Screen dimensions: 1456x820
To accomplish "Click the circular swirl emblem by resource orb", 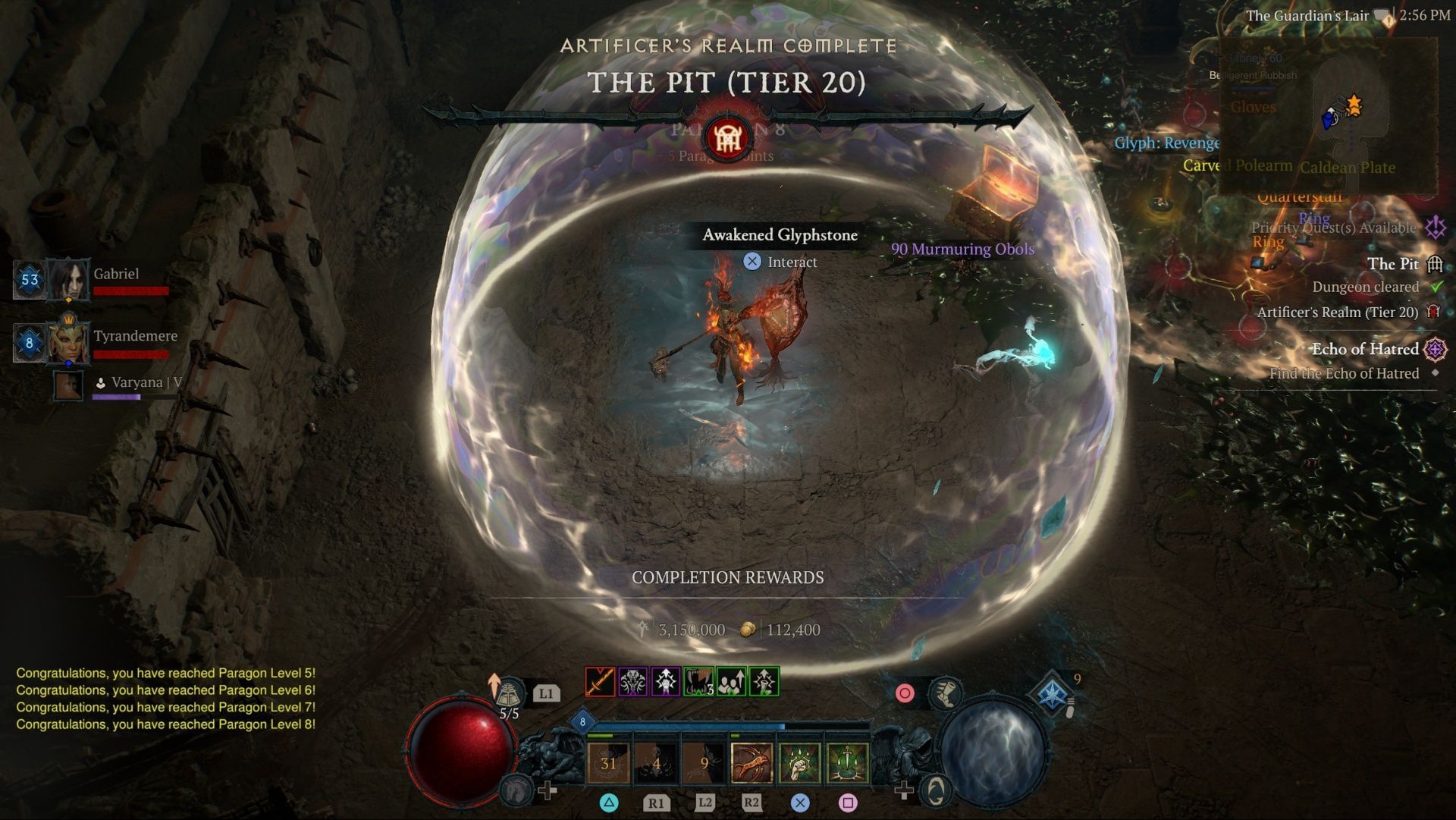I will pyautogui.click(x=937, y=791).
